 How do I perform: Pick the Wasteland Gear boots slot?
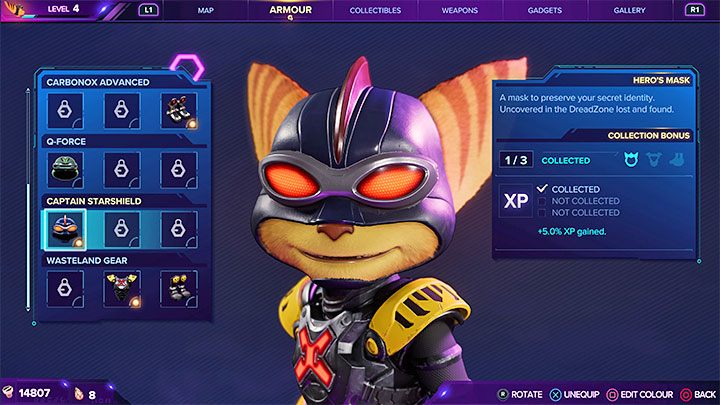click(179, 289)
